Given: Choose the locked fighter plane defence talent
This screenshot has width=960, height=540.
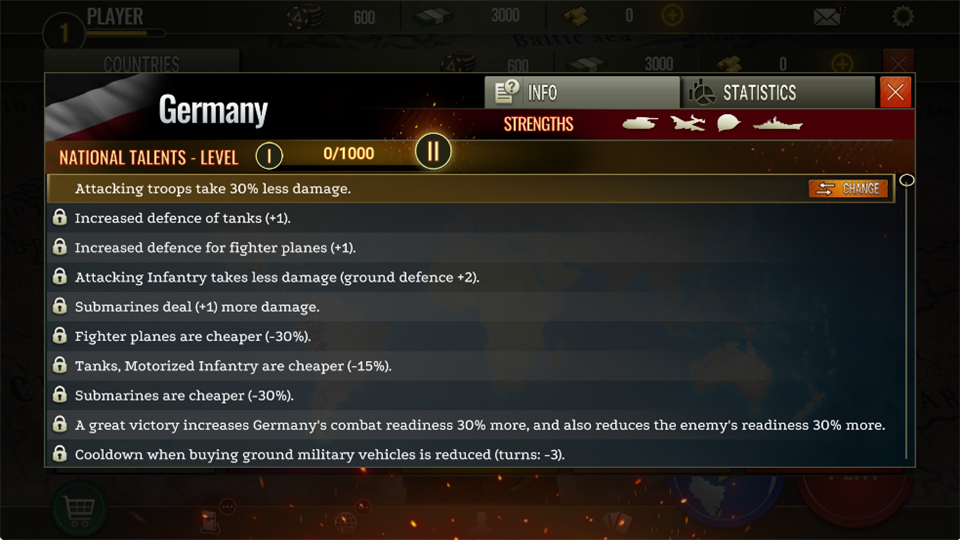Looking at the screenshot, I should (x=215, y=247).
